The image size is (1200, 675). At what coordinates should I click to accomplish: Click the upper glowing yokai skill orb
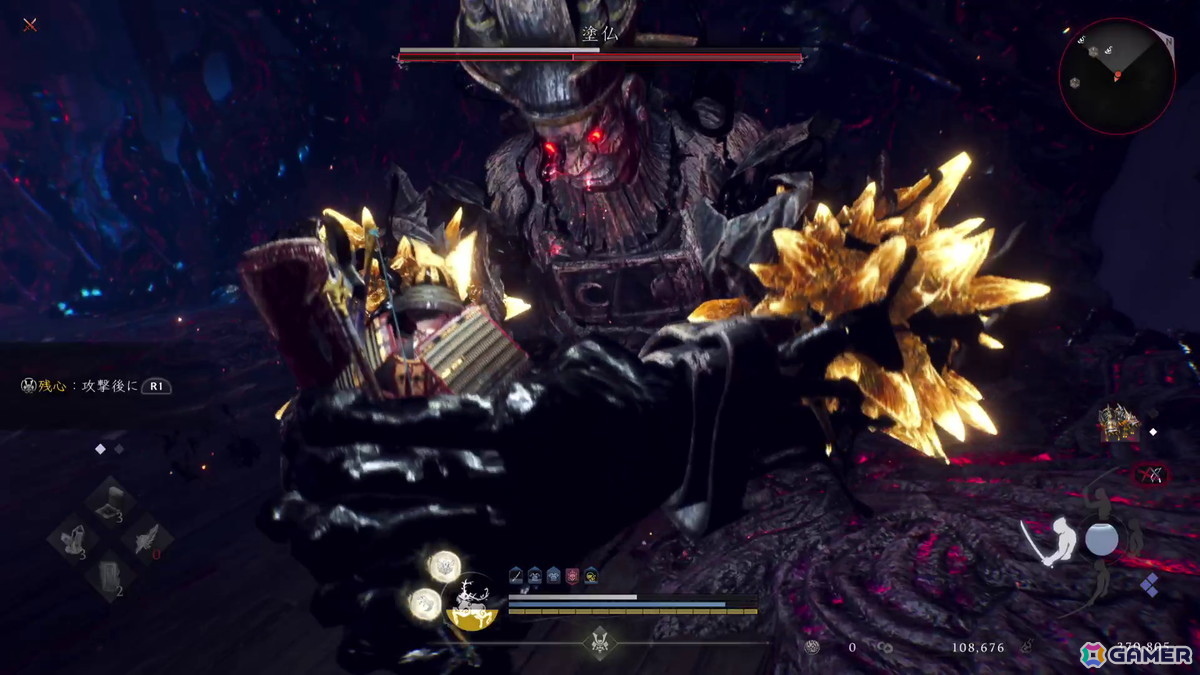click(443, 565)
